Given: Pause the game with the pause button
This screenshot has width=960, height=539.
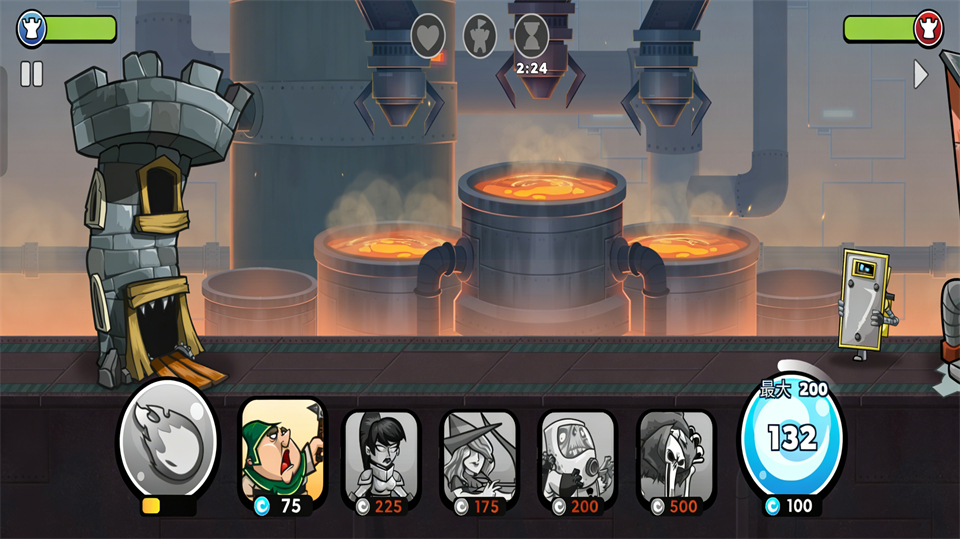Looking at the screenshot, I should tap(32, 74).
